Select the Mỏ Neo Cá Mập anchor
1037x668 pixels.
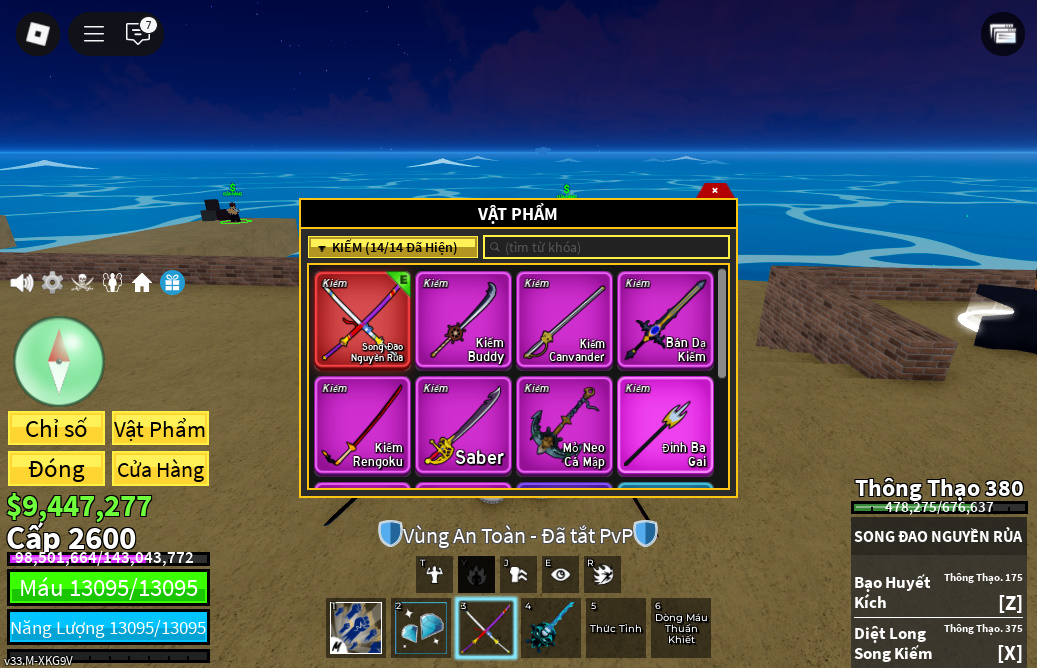point(564,424)
